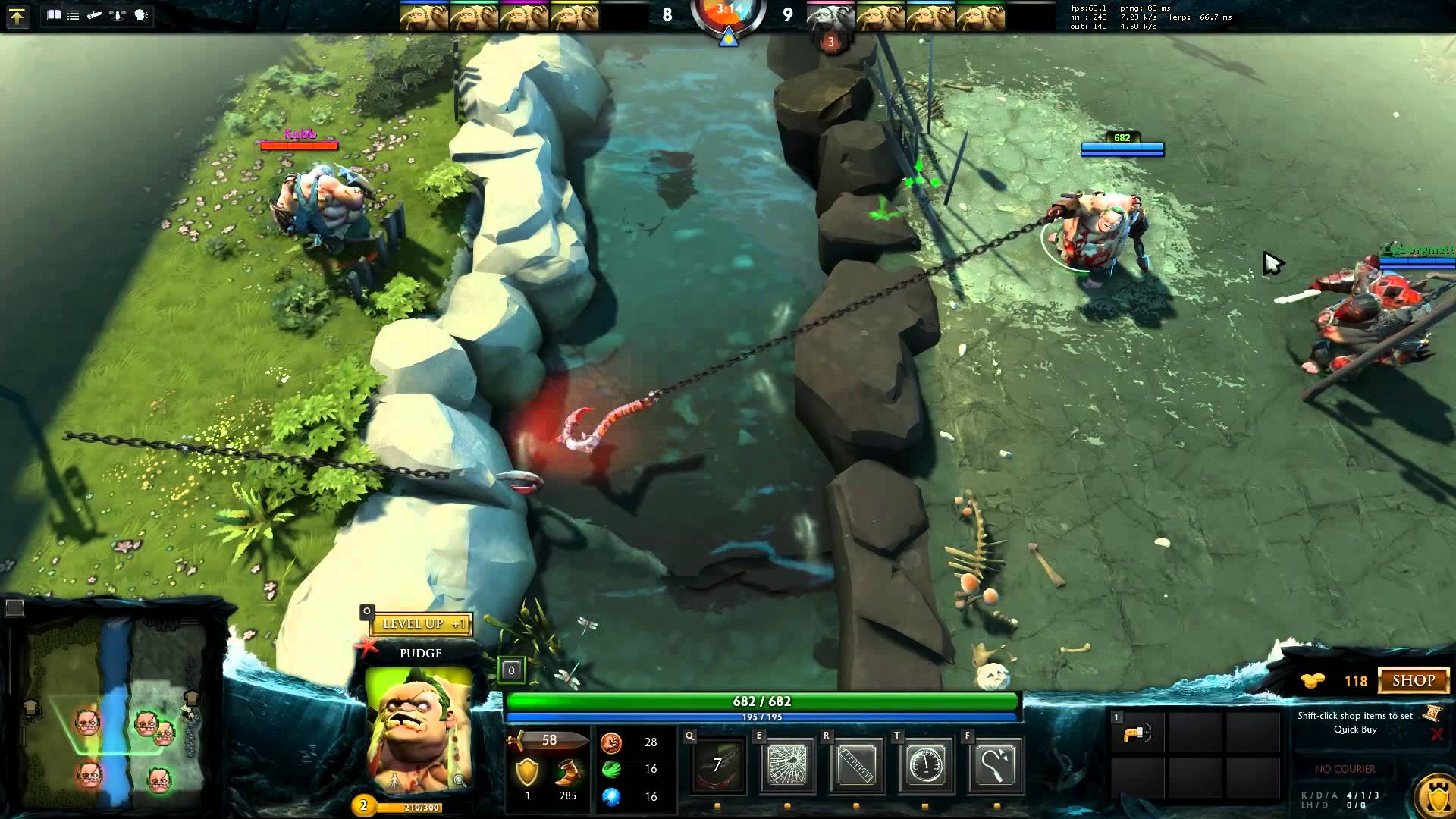
Task: Click the NO COURIER button
Action: coord(1345,769)
